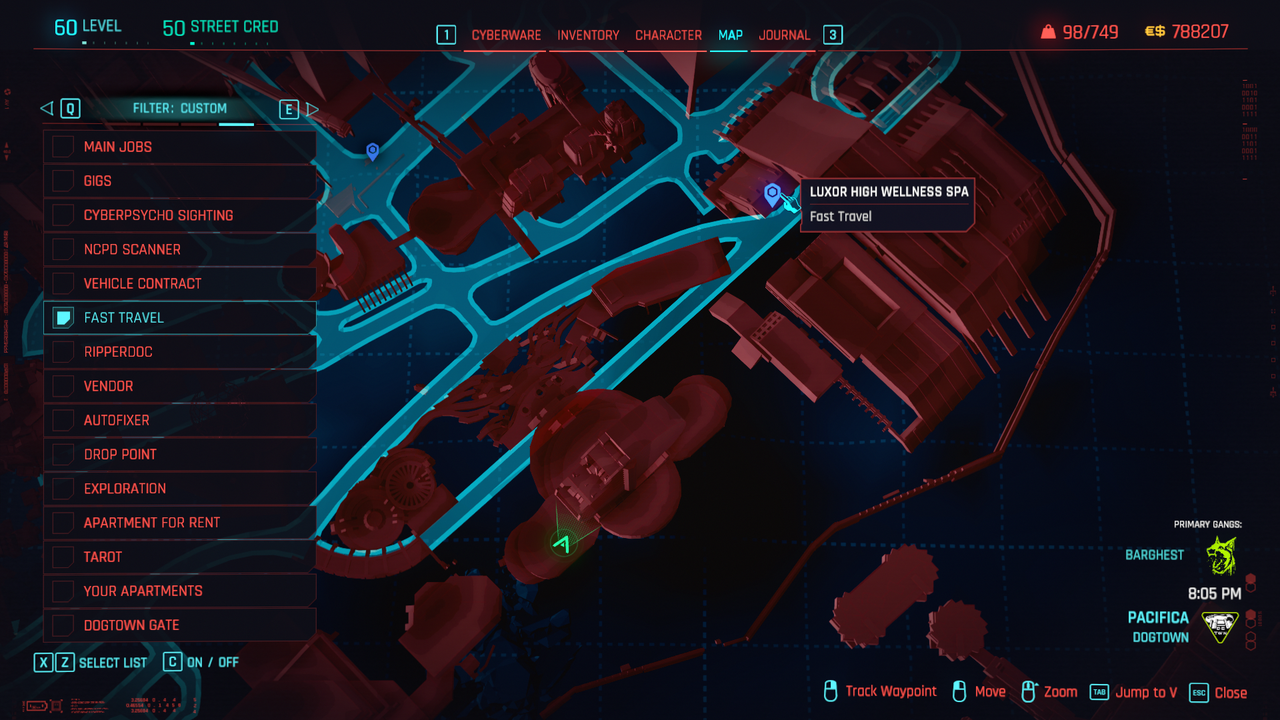
Task: Enable the Vehicle Contract filter
Action: (x=64, y=283)
